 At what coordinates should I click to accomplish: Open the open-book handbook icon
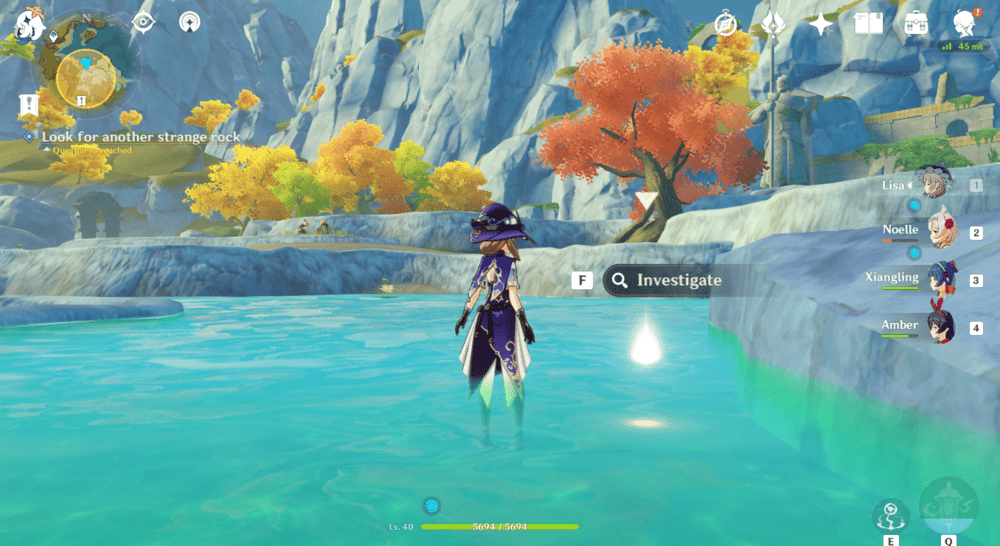(868, 24)
